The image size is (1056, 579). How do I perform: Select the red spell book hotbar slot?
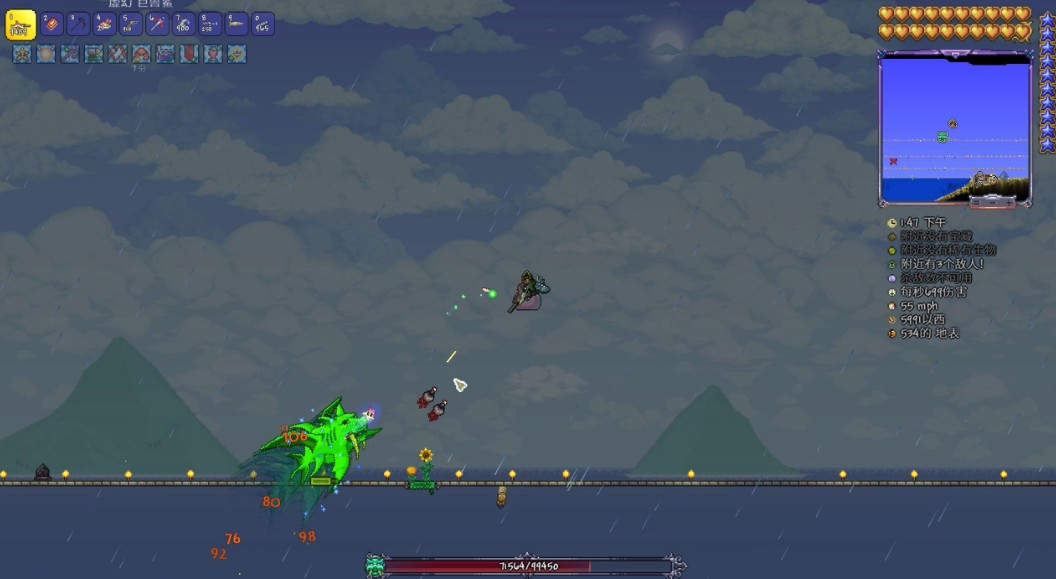pyautogui.click(x=52, y=24)
